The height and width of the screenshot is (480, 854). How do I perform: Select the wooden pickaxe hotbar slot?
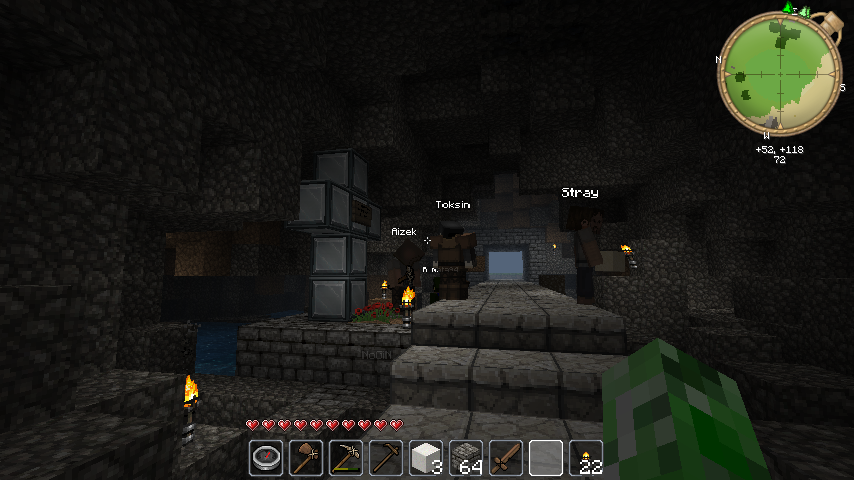click(386, 458)
